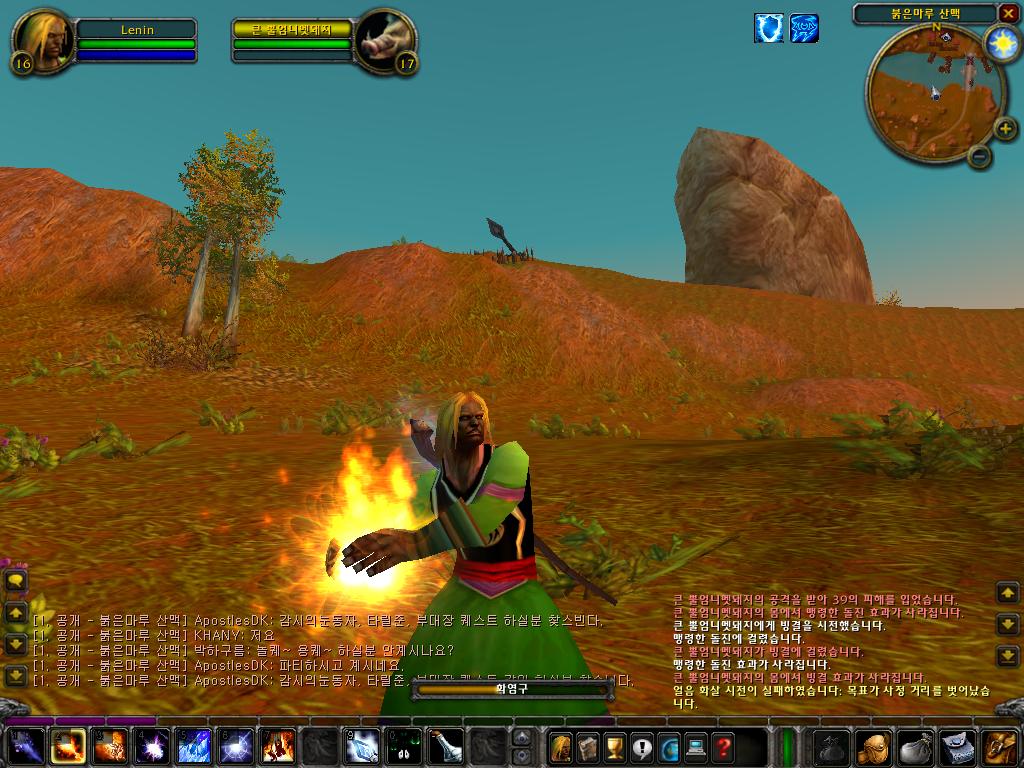The width and height of the screenshot is (1024, 768).
Task: Zoom out the minimap with the minus button
Action: click(980, 156)
